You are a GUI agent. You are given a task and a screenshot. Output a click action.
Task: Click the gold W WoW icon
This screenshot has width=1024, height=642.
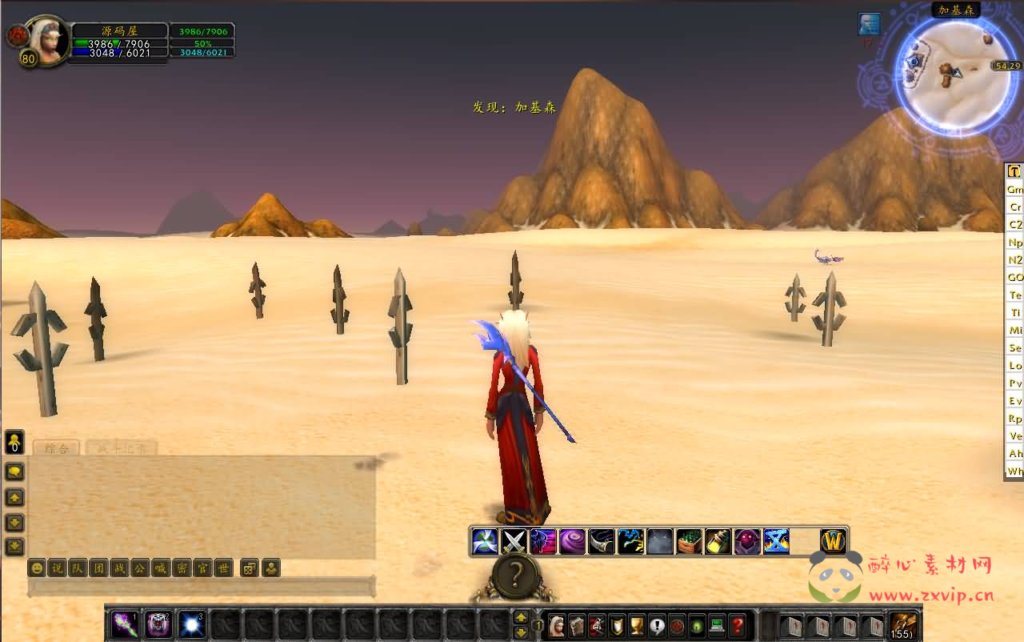[833, 542]
